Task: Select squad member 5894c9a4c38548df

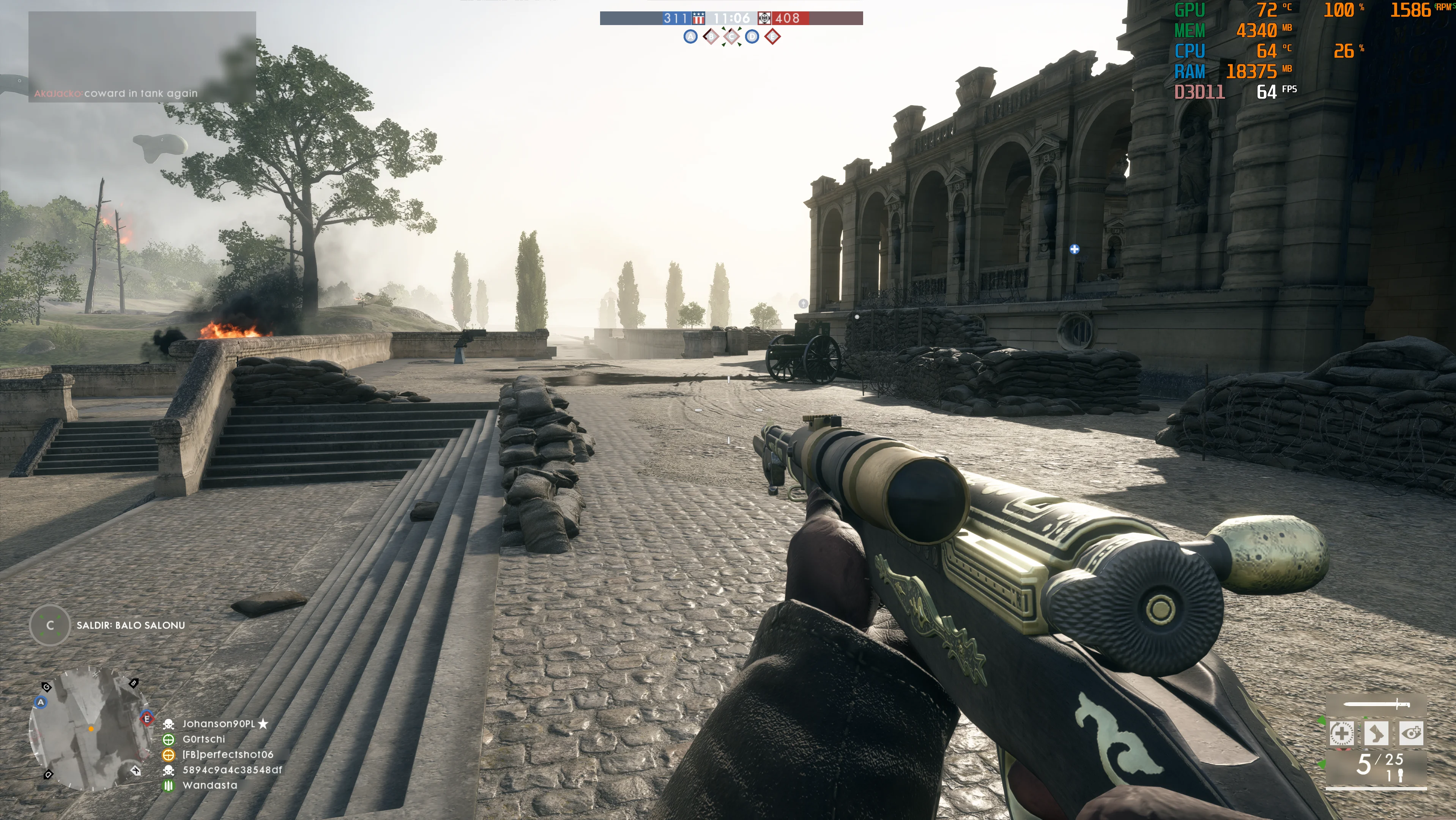Action: click(232, 770)
